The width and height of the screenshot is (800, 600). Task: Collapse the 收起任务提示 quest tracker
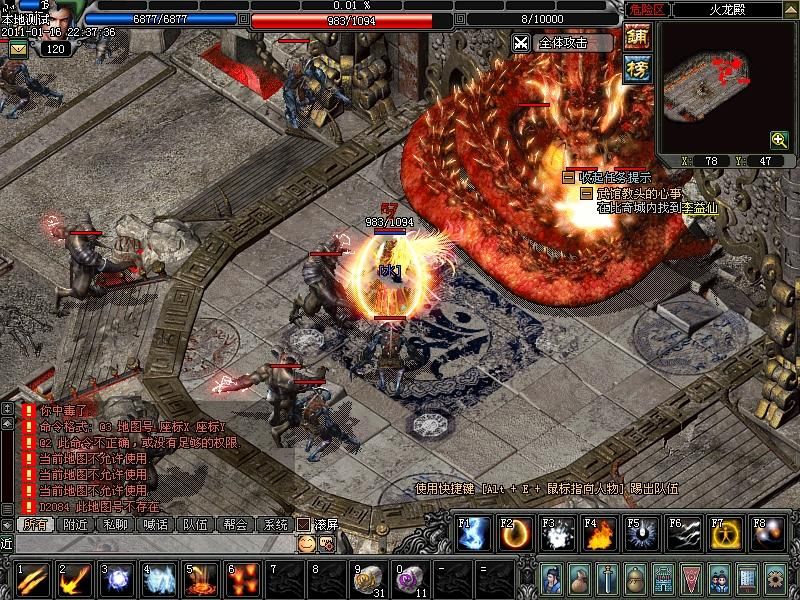pyautogui.click(x=568, y=177)
